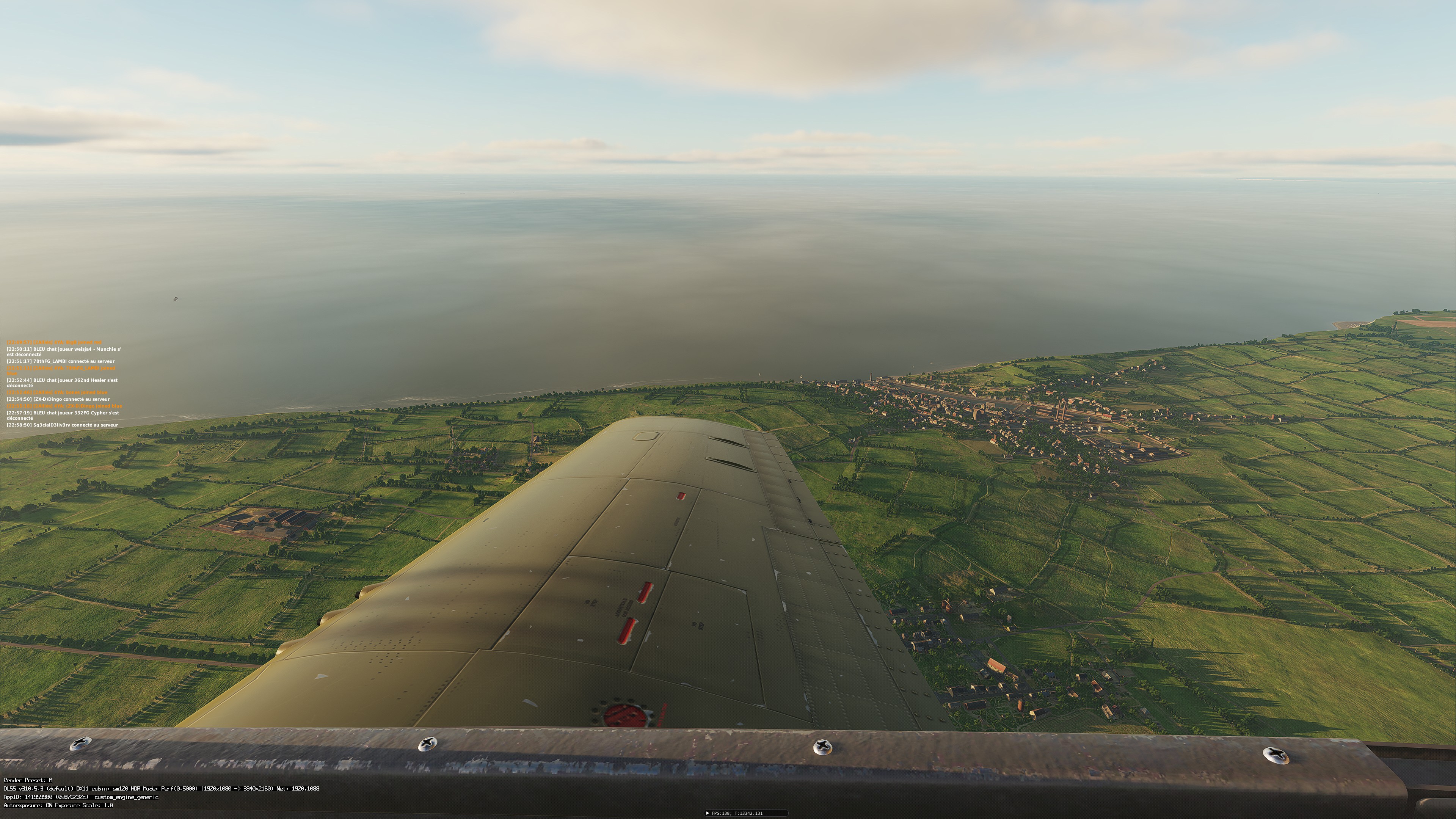Expand the FPS counter arrow
Screen dimensions: 1456x819
[x=707, y=813]
